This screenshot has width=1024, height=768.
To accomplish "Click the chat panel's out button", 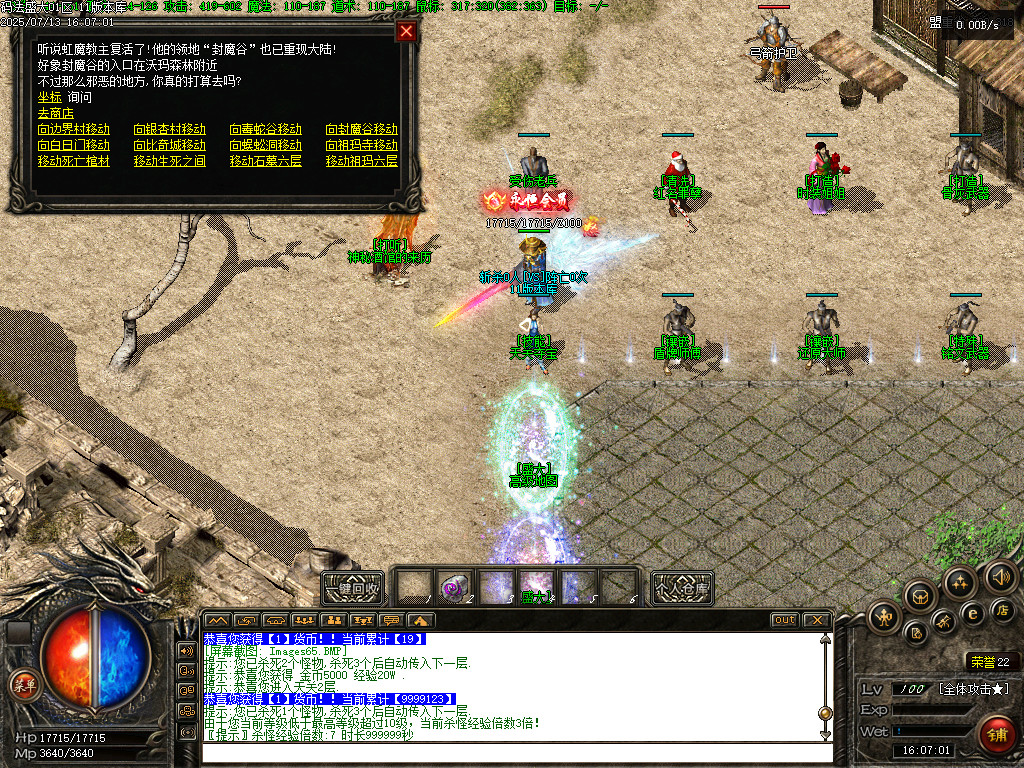I will (785, 620).
